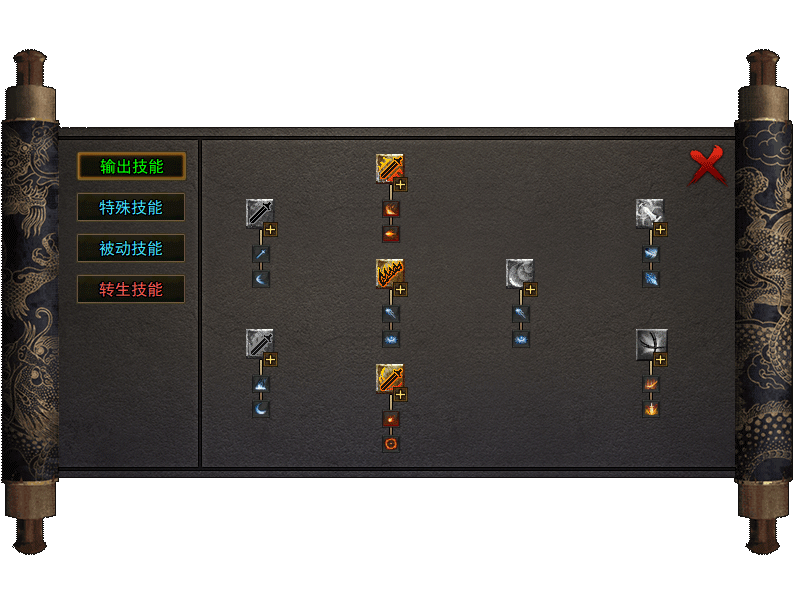Switch to the 输出技能 tab
793x605 pixels.
[131, 167]
